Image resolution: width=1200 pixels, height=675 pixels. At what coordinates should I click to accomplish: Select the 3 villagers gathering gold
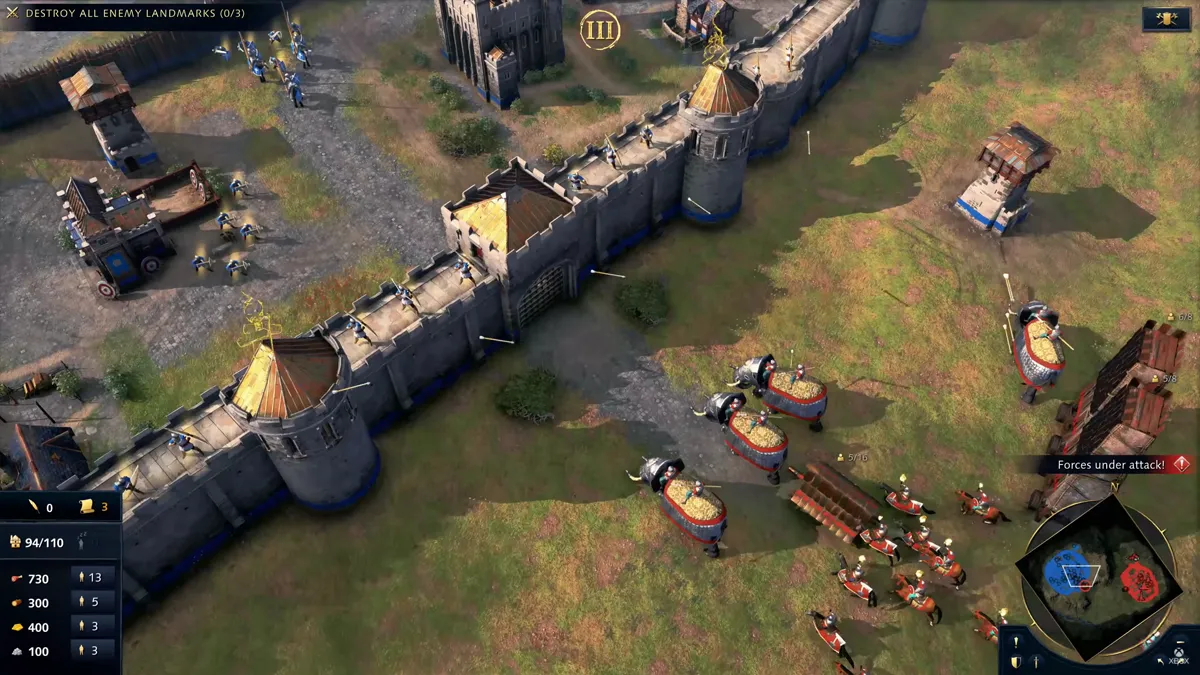click(x=92, y=626)
